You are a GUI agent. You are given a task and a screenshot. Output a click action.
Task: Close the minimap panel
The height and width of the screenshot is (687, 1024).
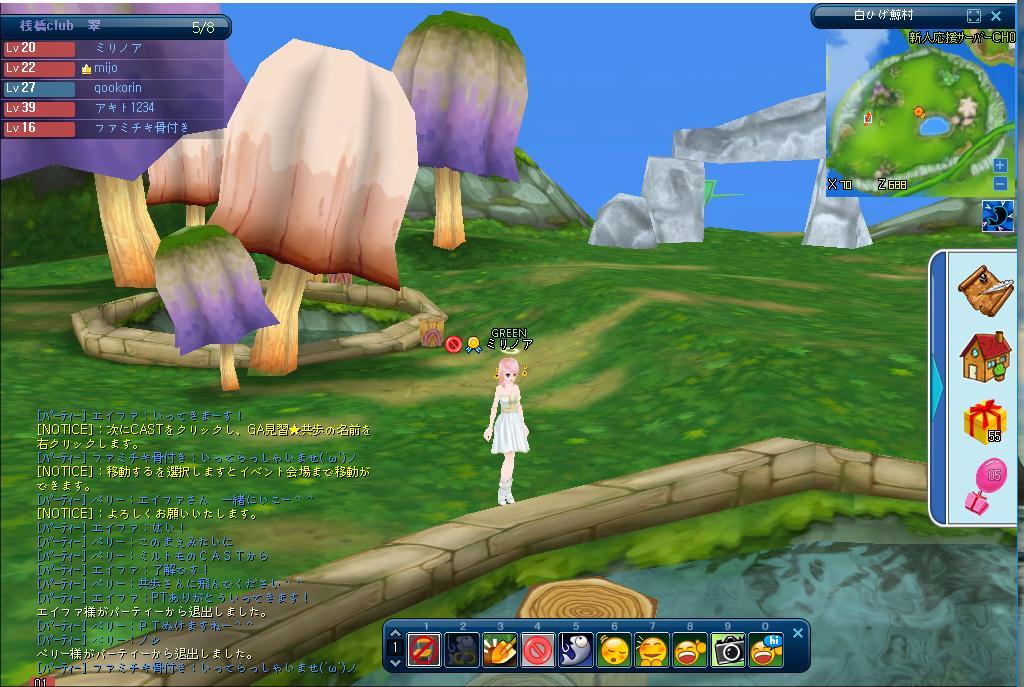996,16
